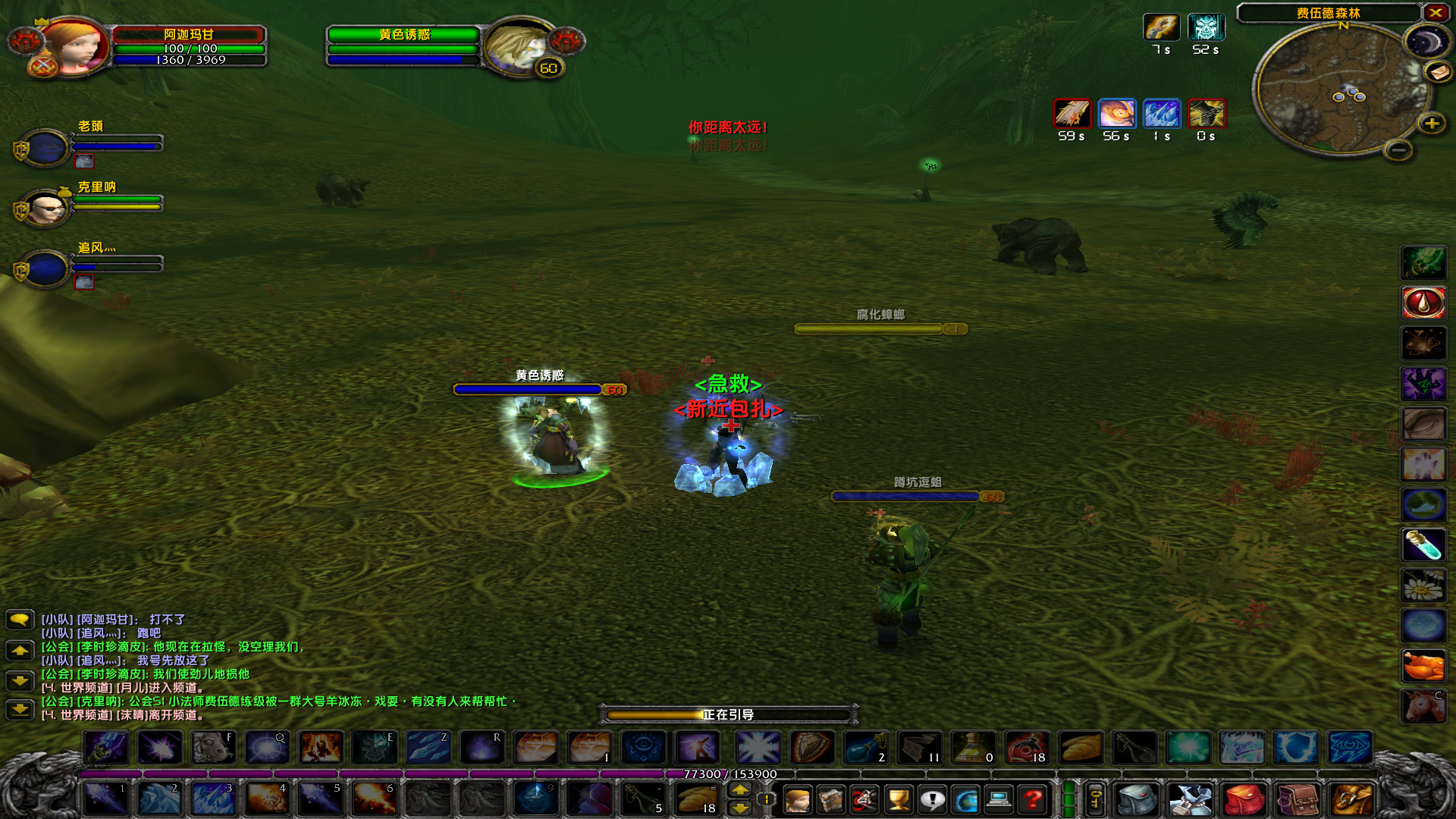Open the main backpack bag icon
1456x819 pixels.
pyautogui.click(x=1137, y=800)
